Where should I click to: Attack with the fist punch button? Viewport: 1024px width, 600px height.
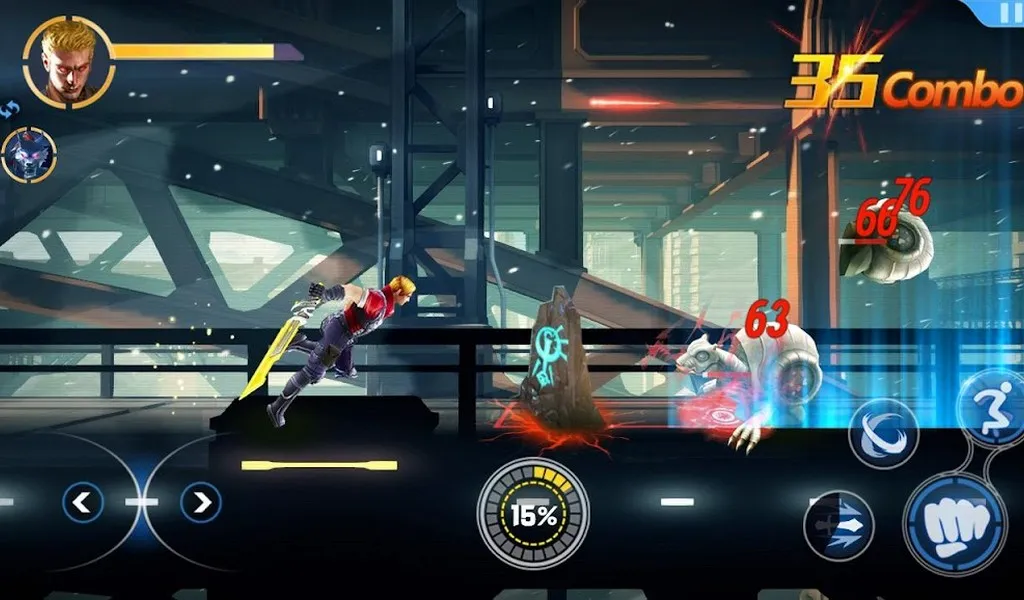pyautogui.click(x=955, y=523)
